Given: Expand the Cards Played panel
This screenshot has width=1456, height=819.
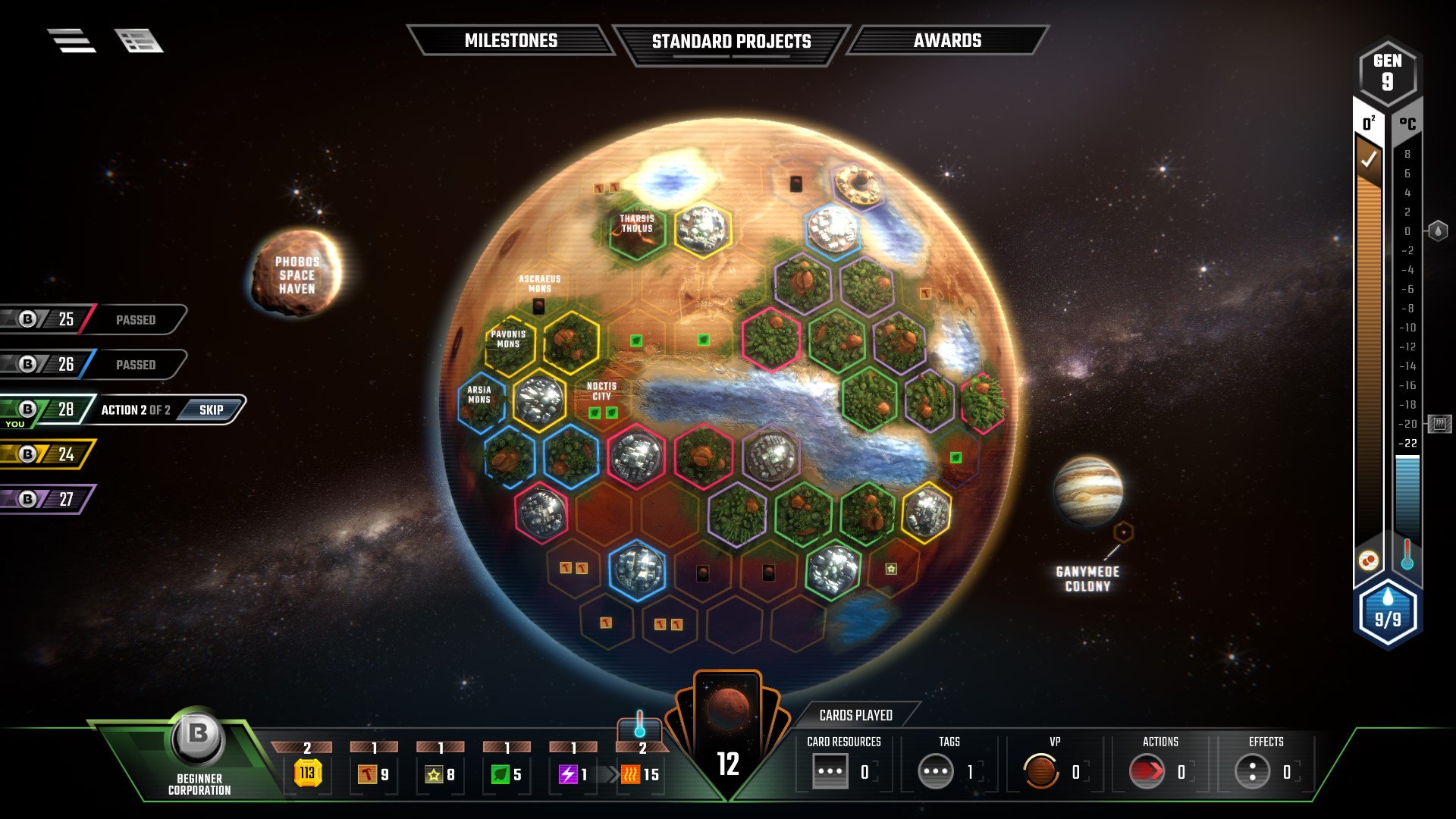Looking at the screenshot, I should pos(857,714).
